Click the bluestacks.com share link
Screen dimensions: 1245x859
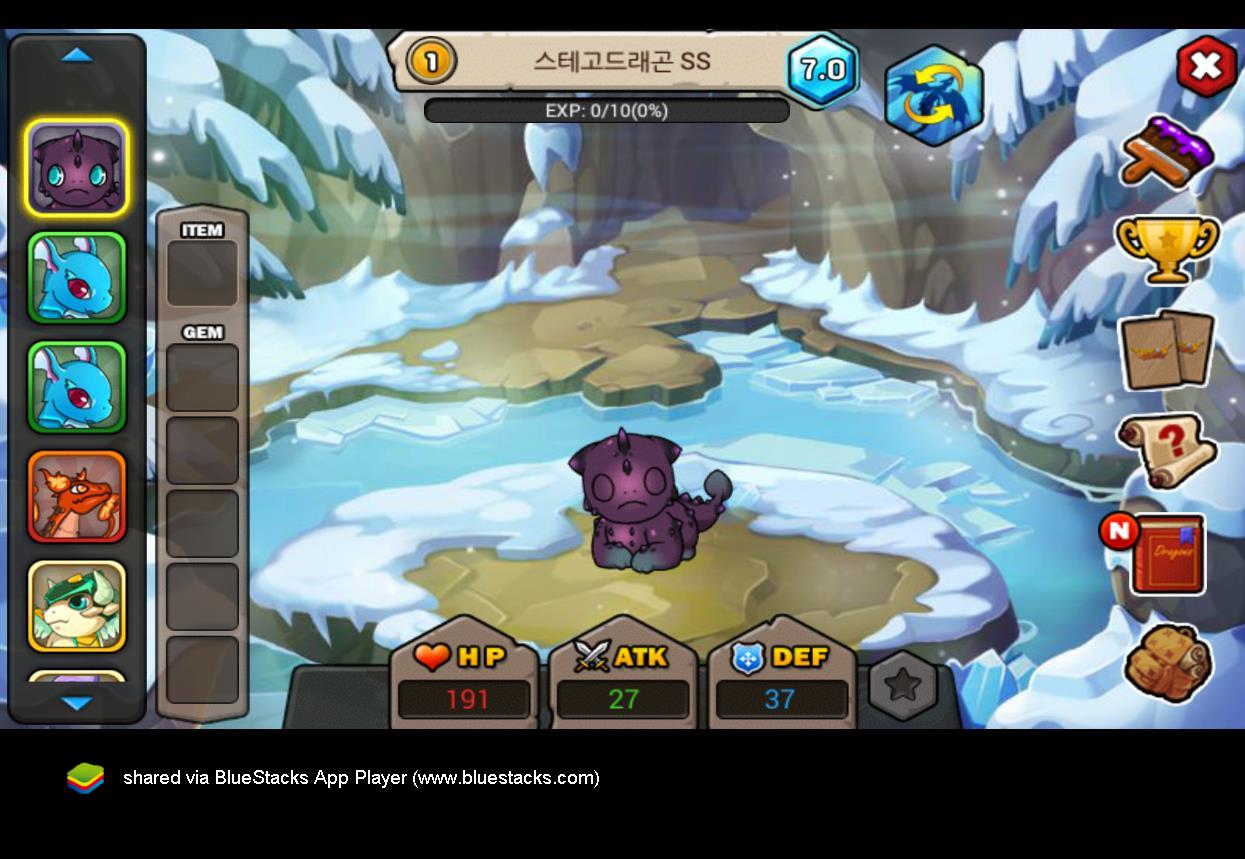click(x=361, y=778)
